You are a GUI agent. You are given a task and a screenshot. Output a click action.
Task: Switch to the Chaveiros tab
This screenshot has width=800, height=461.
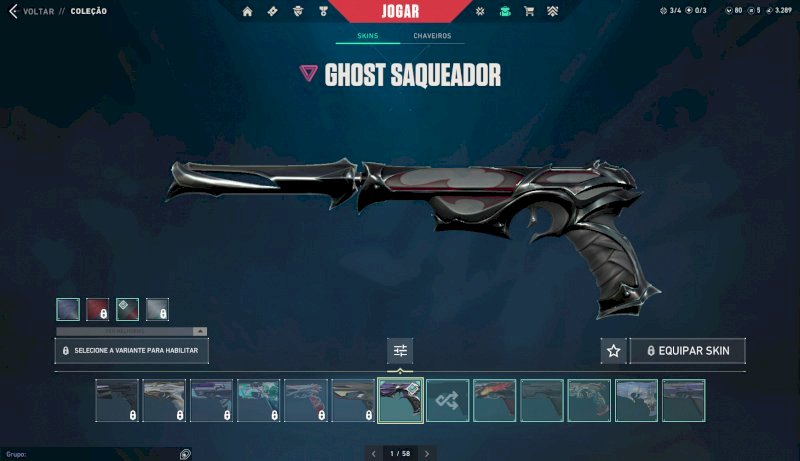pyautogui.click(x=432, y=36)
